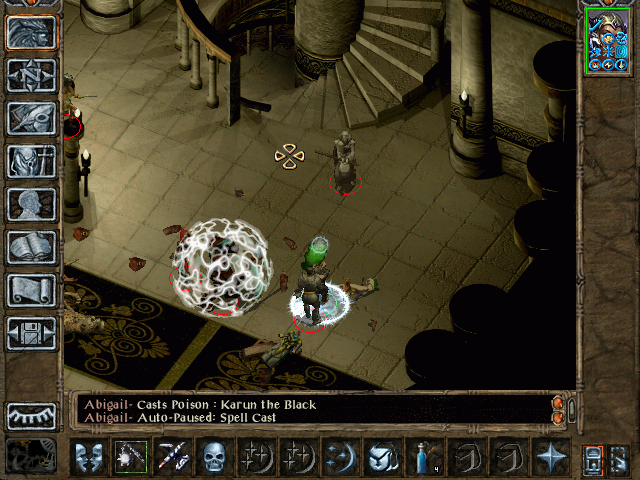Open the priest scroll from the sidebar
Image resolution: width=640 pixels, height=480 pixels.
pos(31,290)
